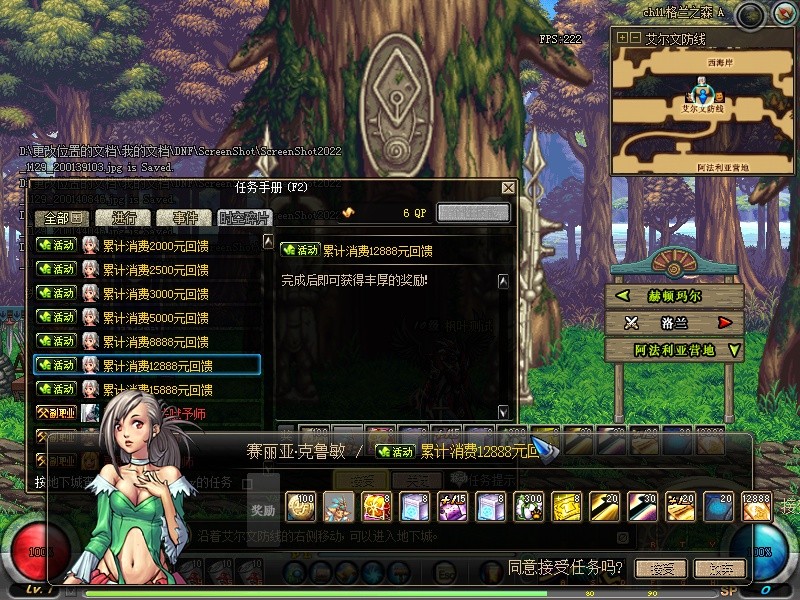The width and height of the screenshot is (800, 600).
Task: Switch to the 全部 quest tab
Action: tap(62, 218)
